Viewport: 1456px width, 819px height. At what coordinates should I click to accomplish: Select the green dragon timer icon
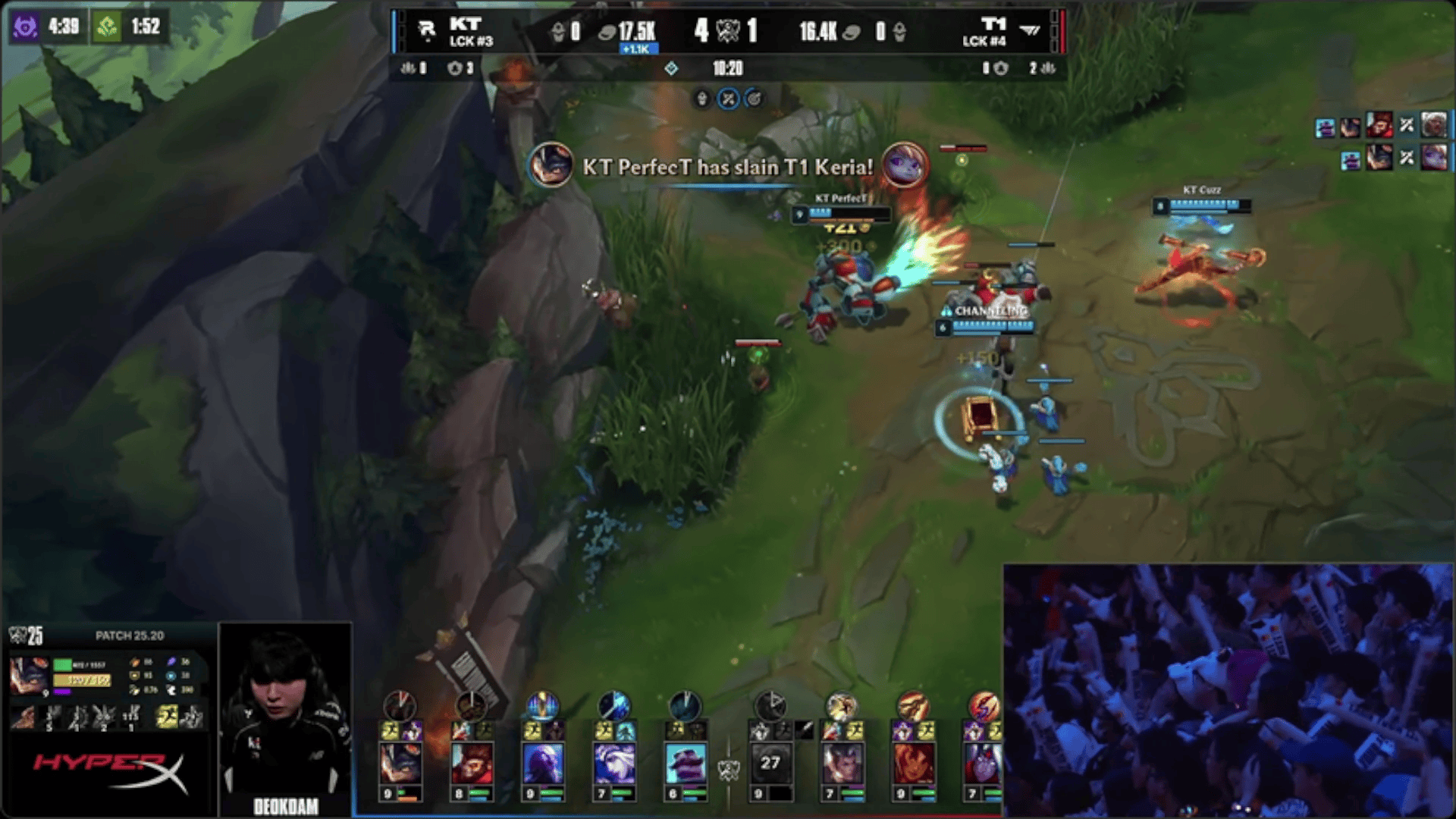tap(107, 27)
